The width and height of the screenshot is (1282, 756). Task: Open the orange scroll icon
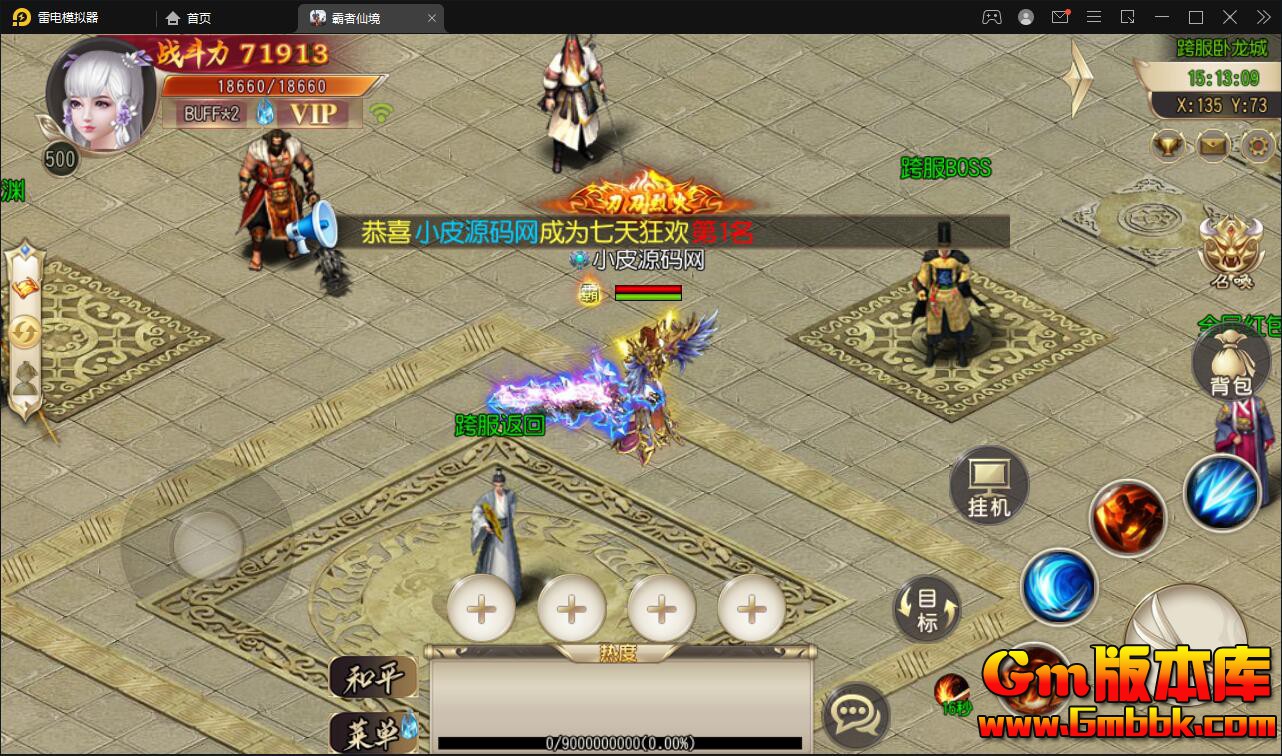tap(25, 287)
